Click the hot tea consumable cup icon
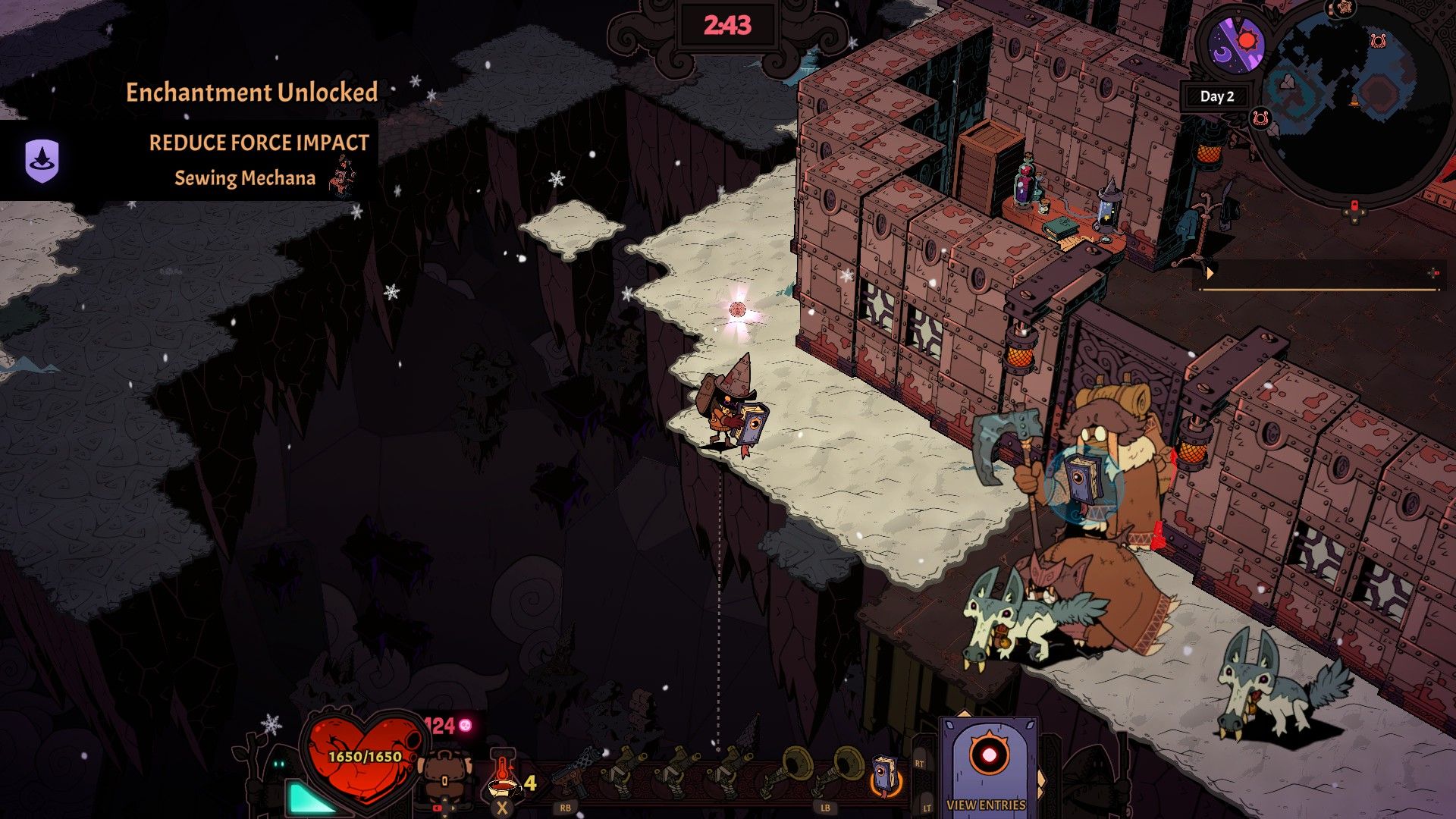Viewport: 1456px width, 819px height. (x=503, y=786)
